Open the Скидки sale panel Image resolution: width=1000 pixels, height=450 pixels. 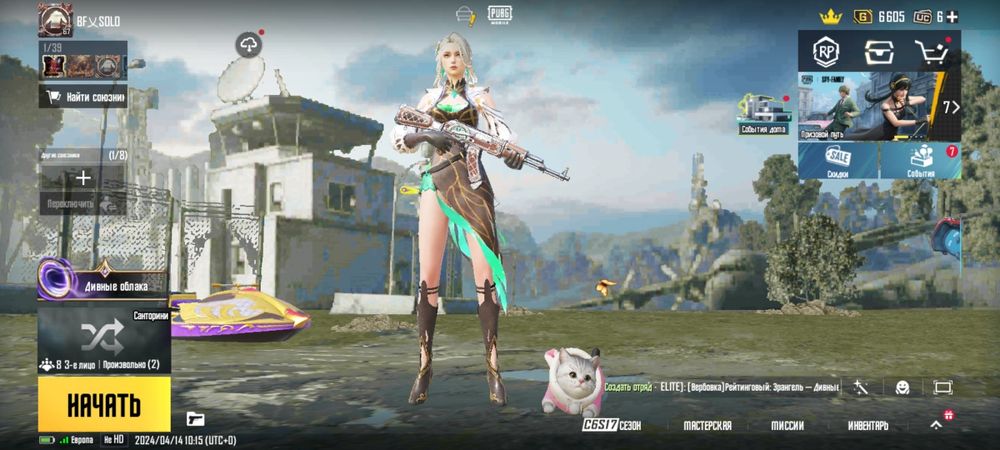pos(838,161)
